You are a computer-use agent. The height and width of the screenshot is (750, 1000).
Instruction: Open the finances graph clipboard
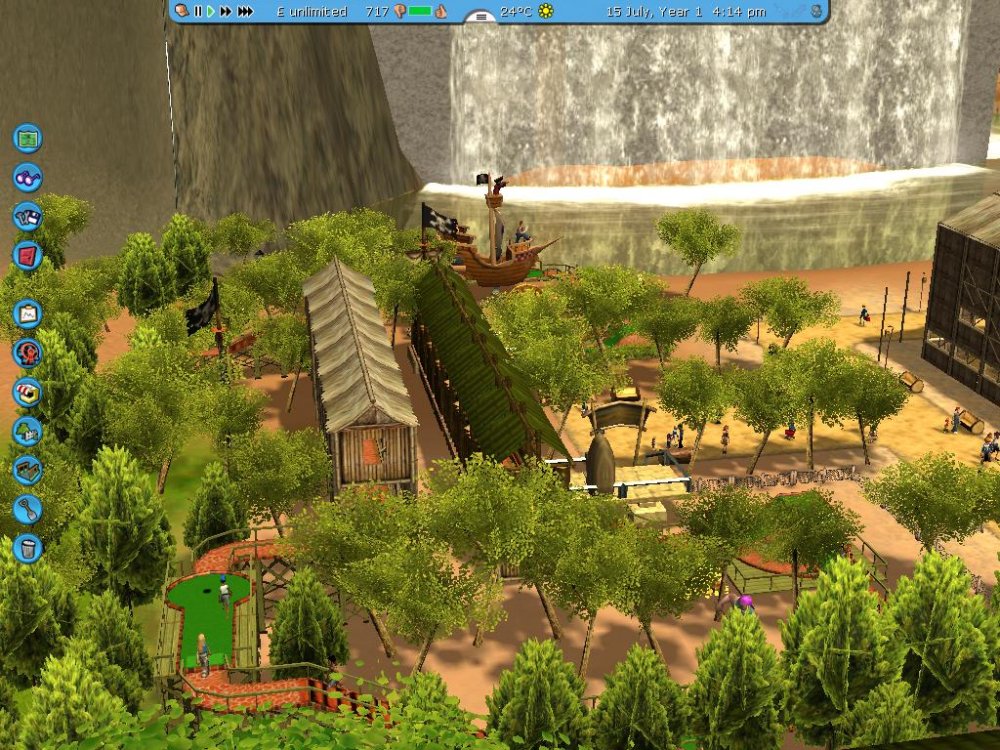28,314
